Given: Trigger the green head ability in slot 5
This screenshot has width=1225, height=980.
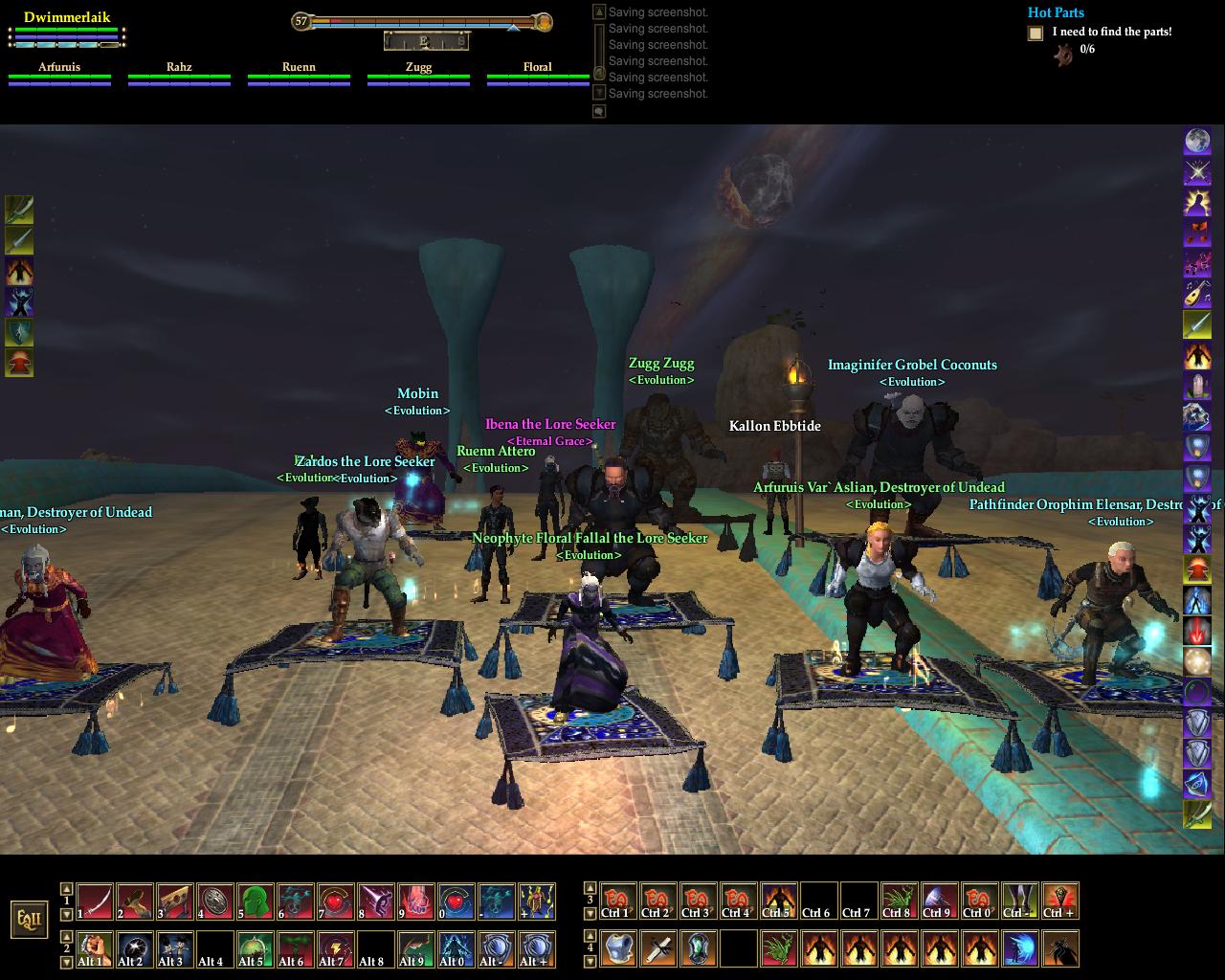Looking at the screenshot, I should [x=256, y=902].
